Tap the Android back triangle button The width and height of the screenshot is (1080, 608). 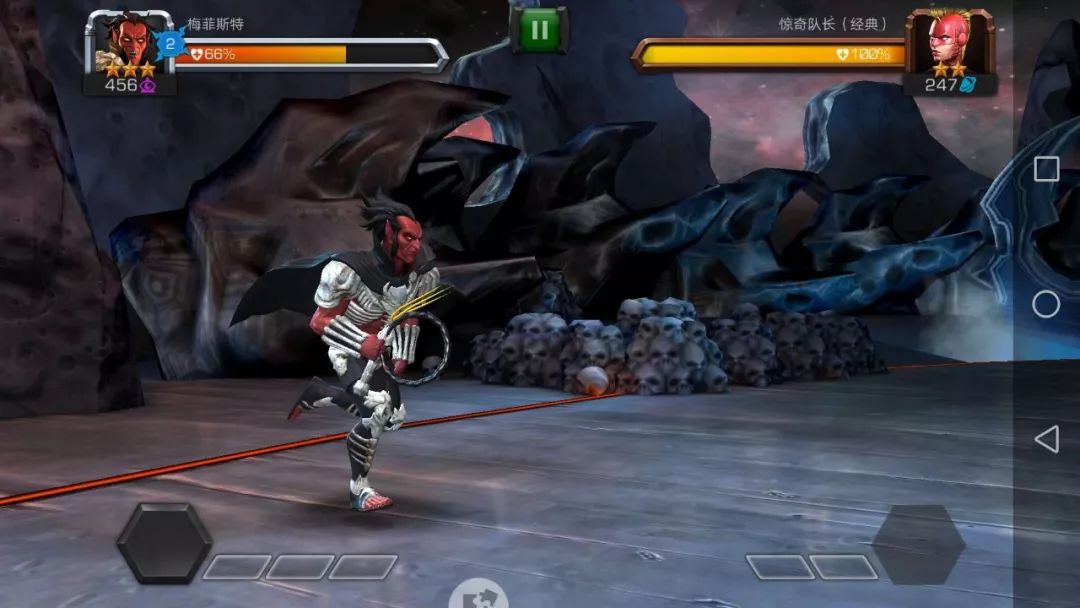point(1046,439)
